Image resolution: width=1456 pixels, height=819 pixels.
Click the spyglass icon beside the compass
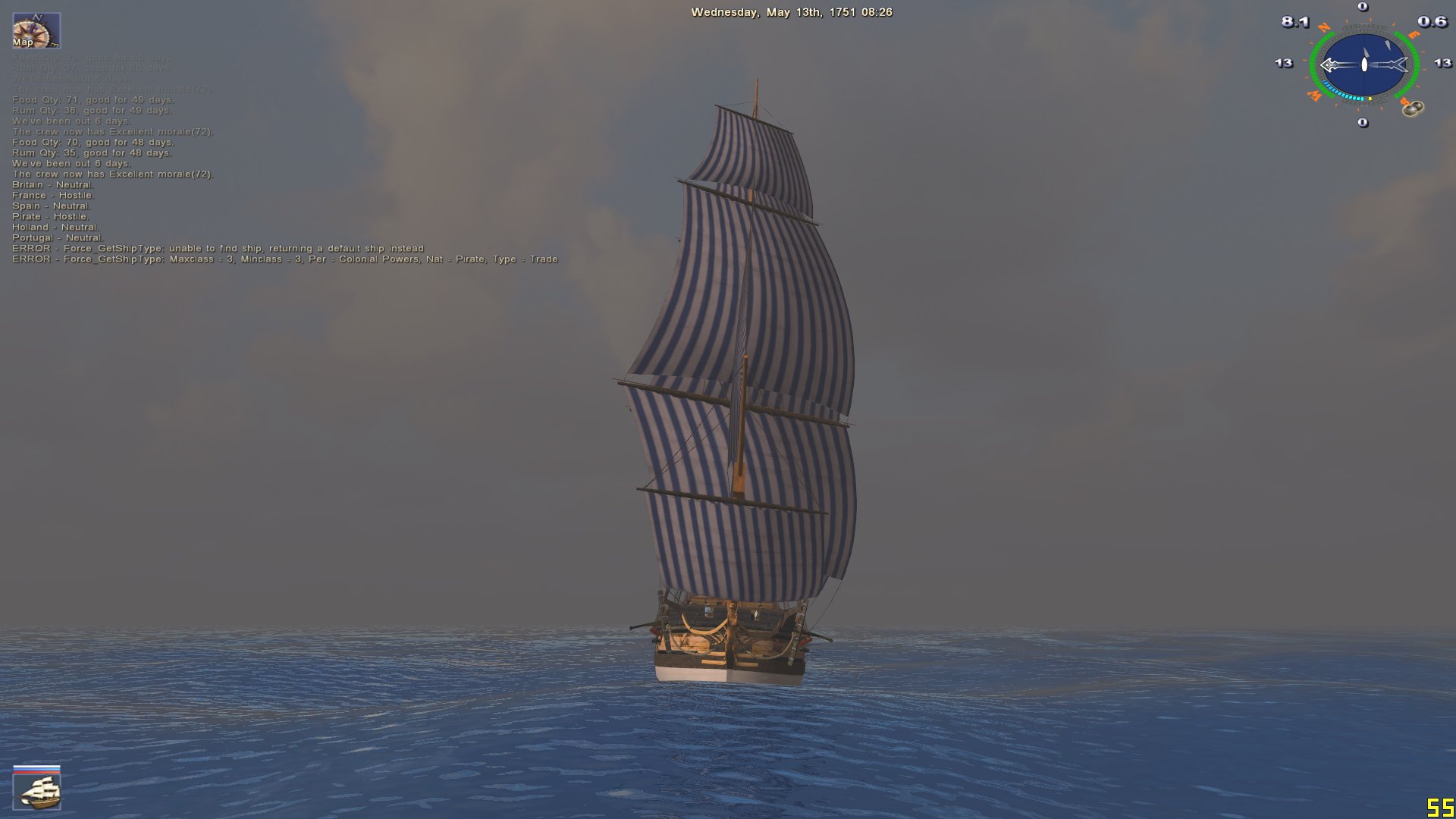click(x=1412, y=108)
